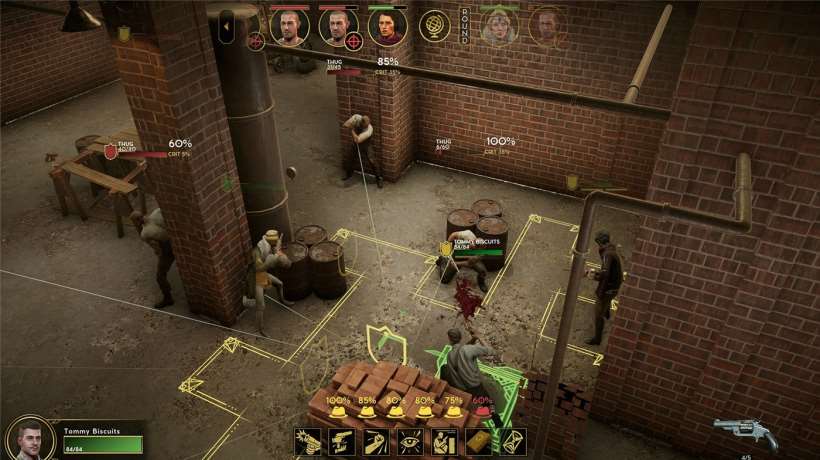Screen dimensions: 820x460
Task: Select the red-shirted character's turn portrait
Action: click(x=387, y=28)
